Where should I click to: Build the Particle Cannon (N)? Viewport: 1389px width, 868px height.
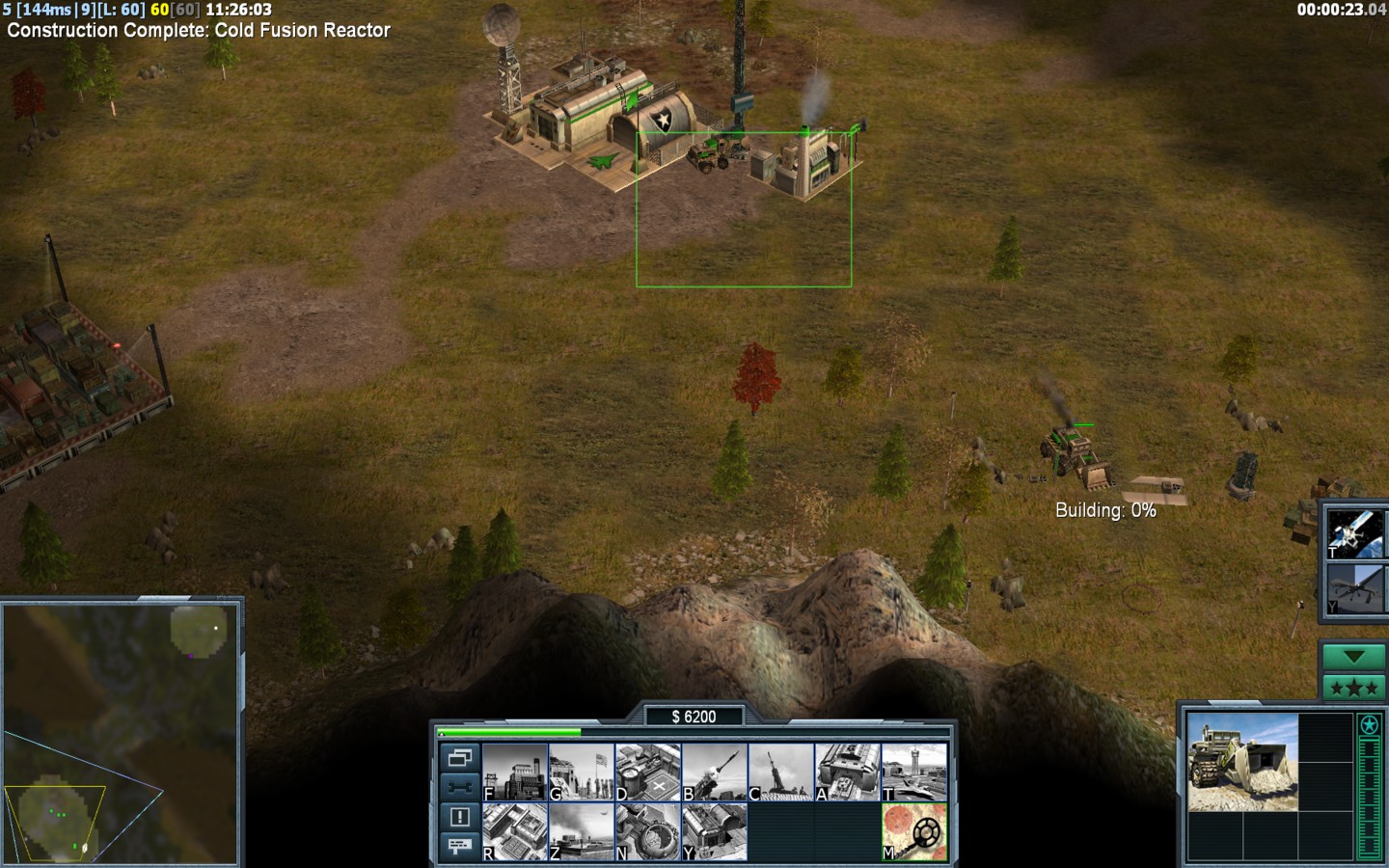648,831
